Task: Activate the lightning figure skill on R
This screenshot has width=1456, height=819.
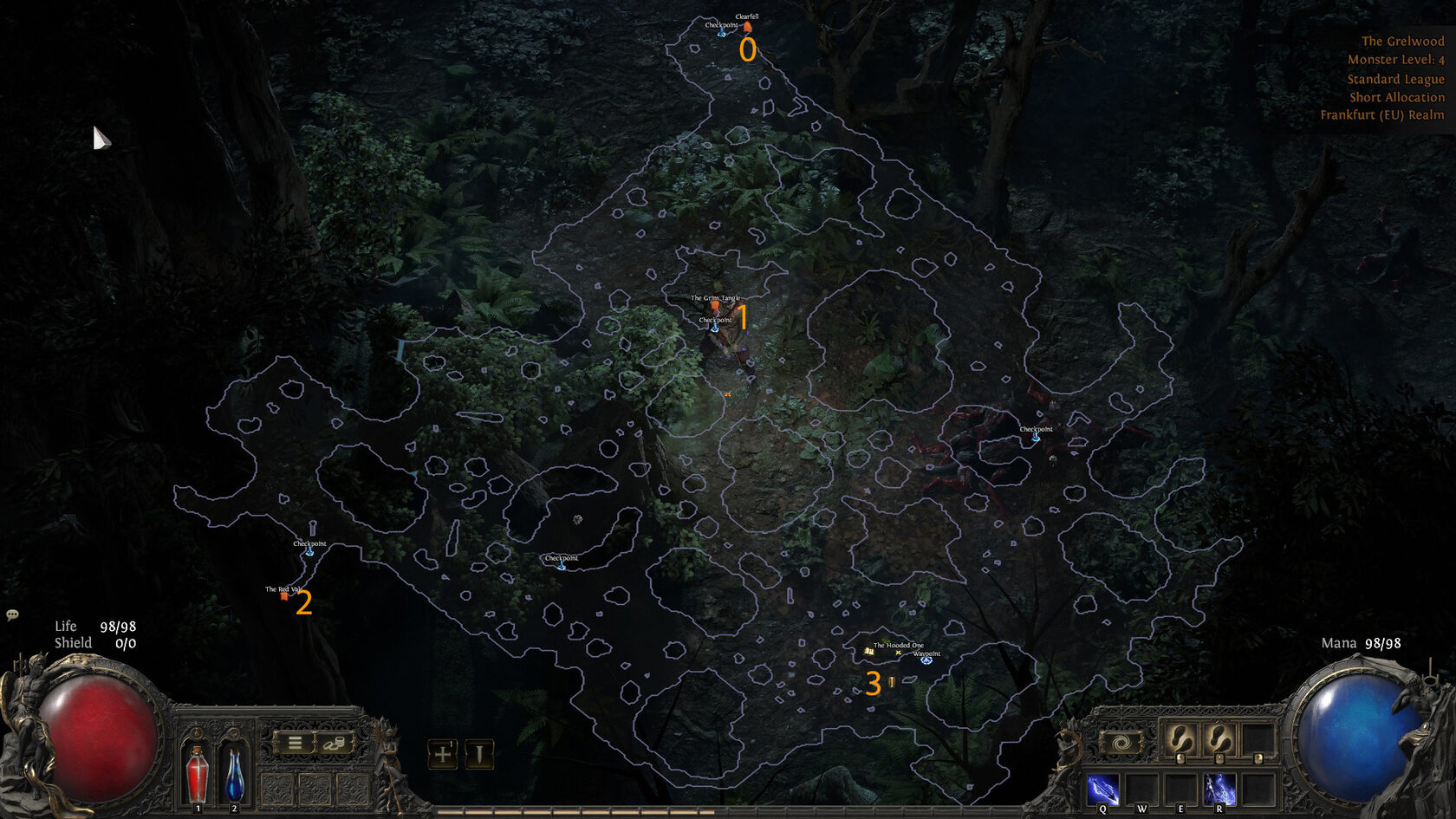Action: coord(1219,790)
